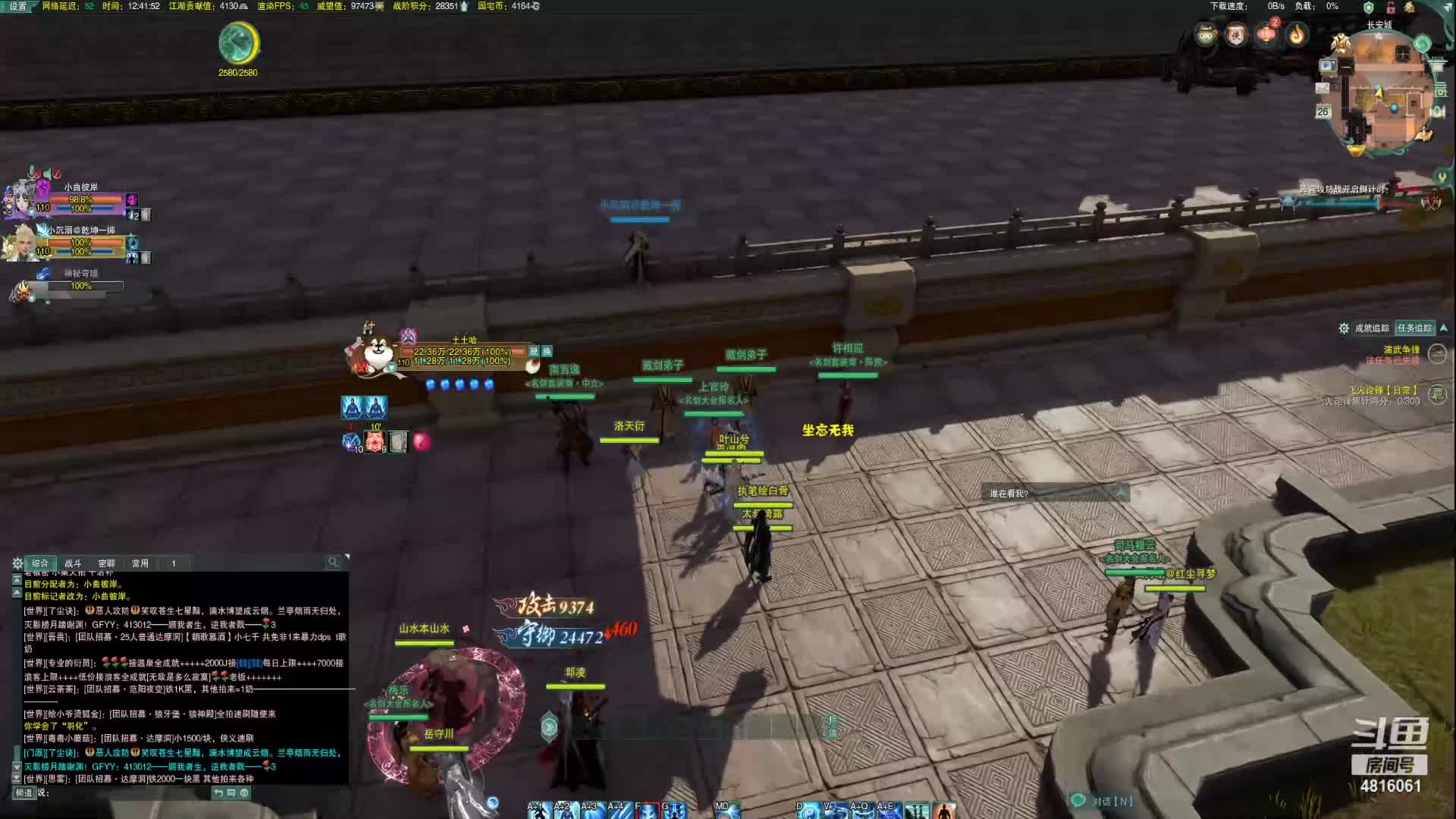Click the flame activity icon

click(x=1297, y=34)
